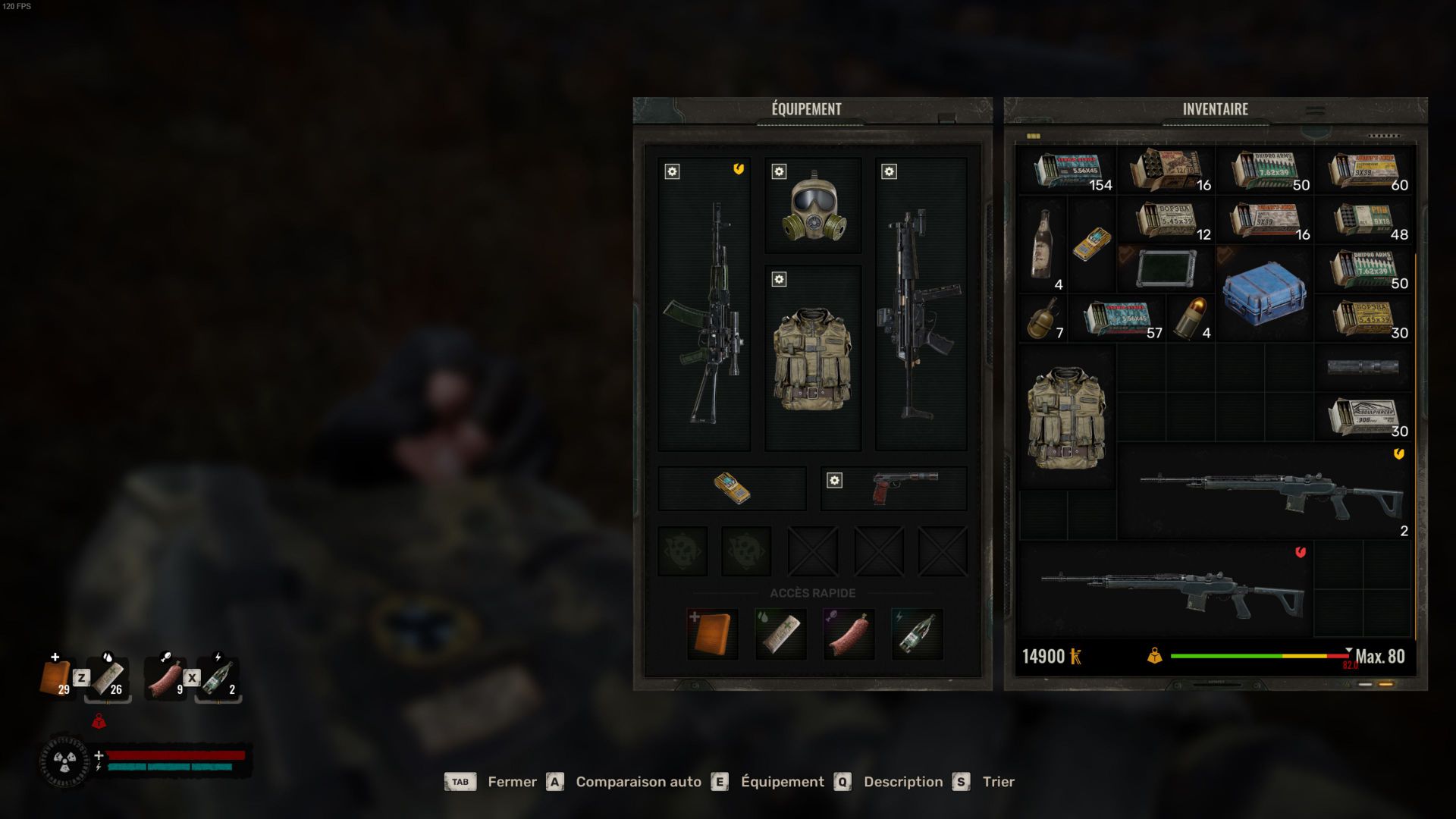Select the sausage in the Accès rapide bar
Viewport: 1456px width, 819px height.
(x=849, y=634)
